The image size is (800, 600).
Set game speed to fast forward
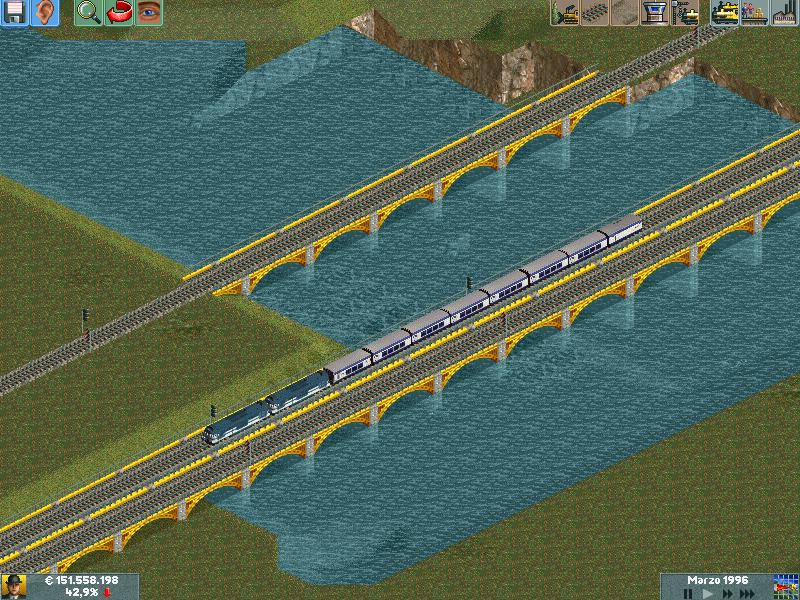point(726,593)
